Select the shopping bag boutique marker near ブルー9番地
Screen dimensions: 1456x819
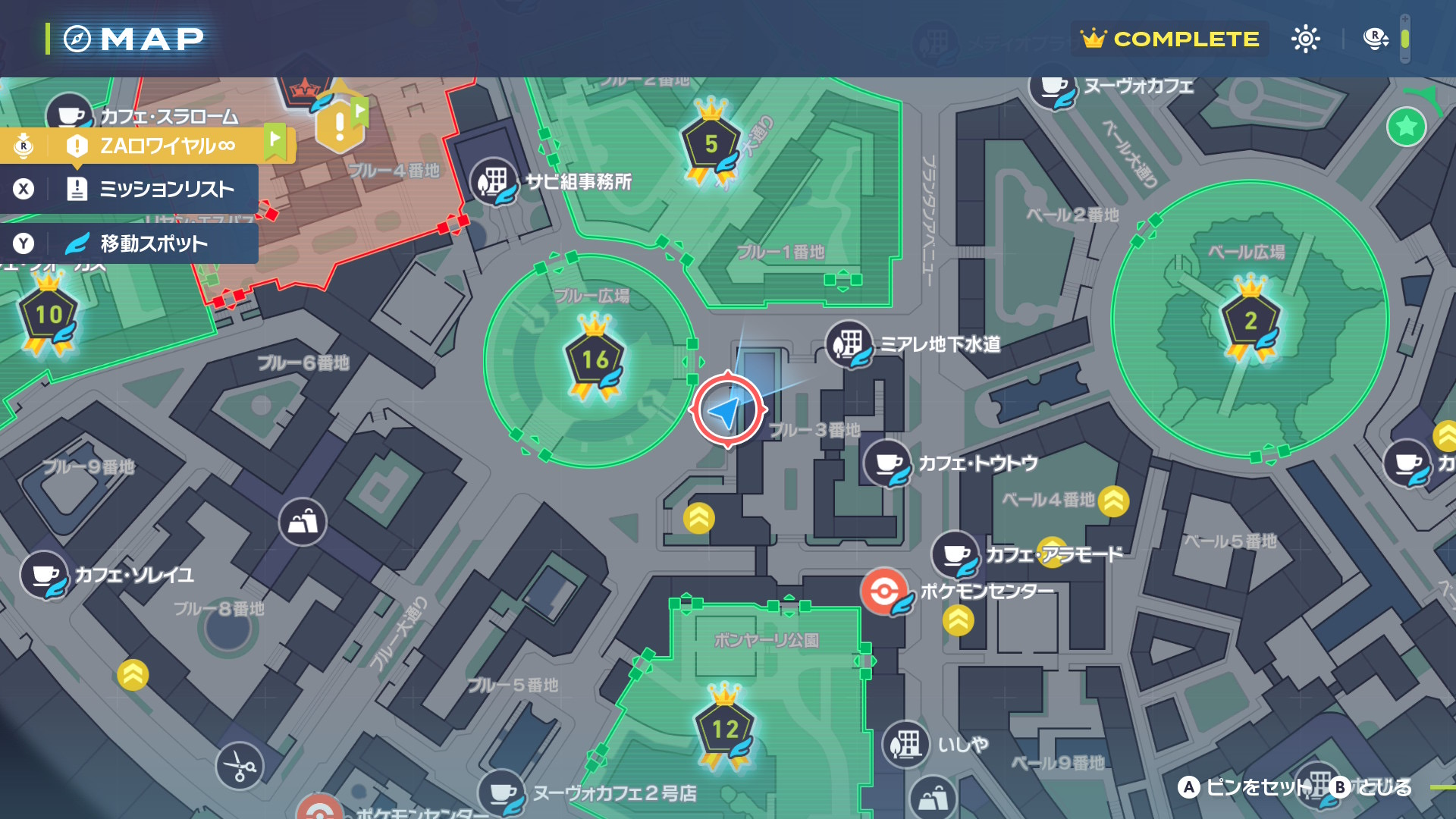pos(303,522)
